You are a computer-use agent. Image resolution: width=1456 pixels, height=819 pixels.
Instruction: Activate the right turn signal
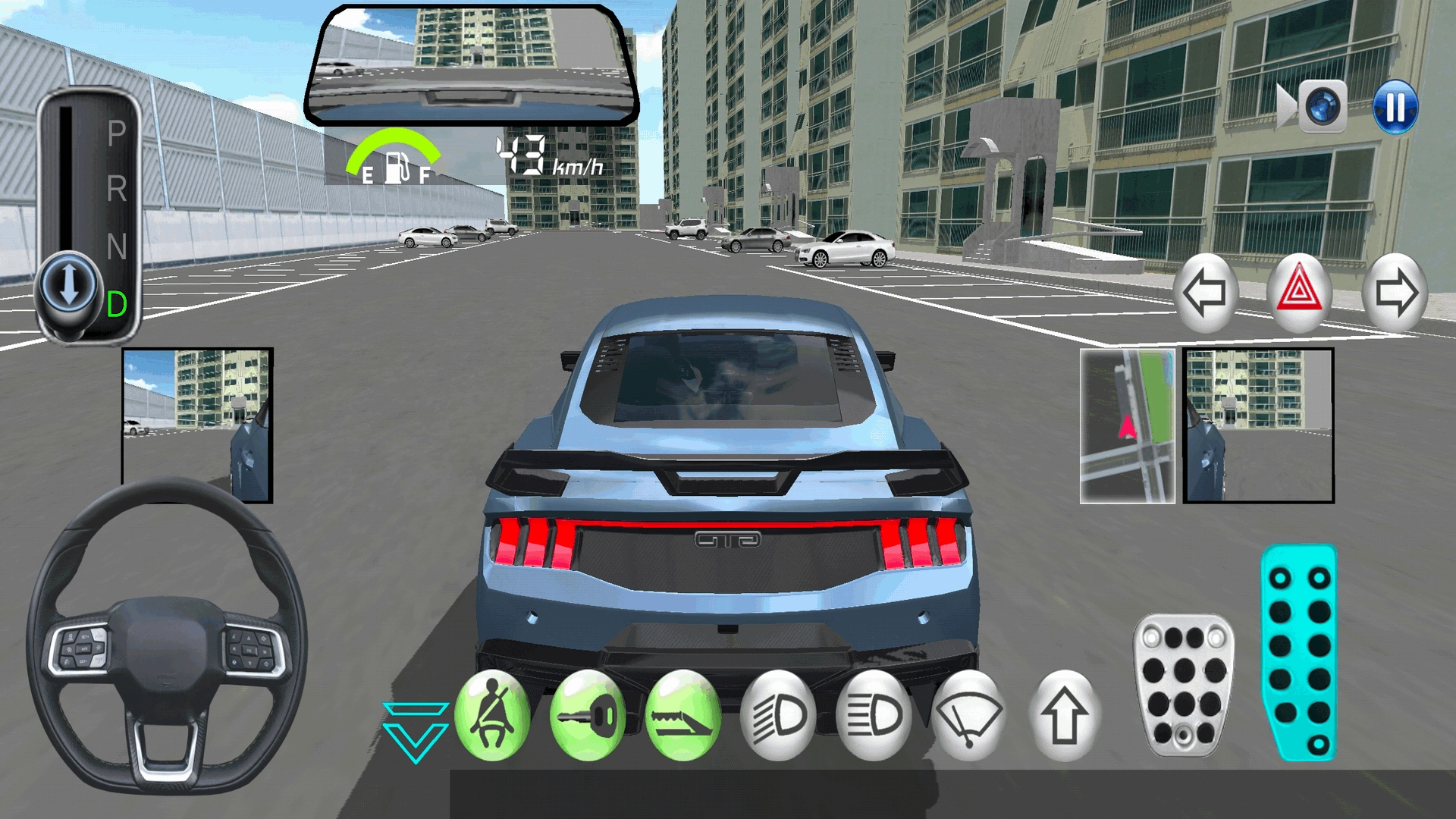point(1395,293)
